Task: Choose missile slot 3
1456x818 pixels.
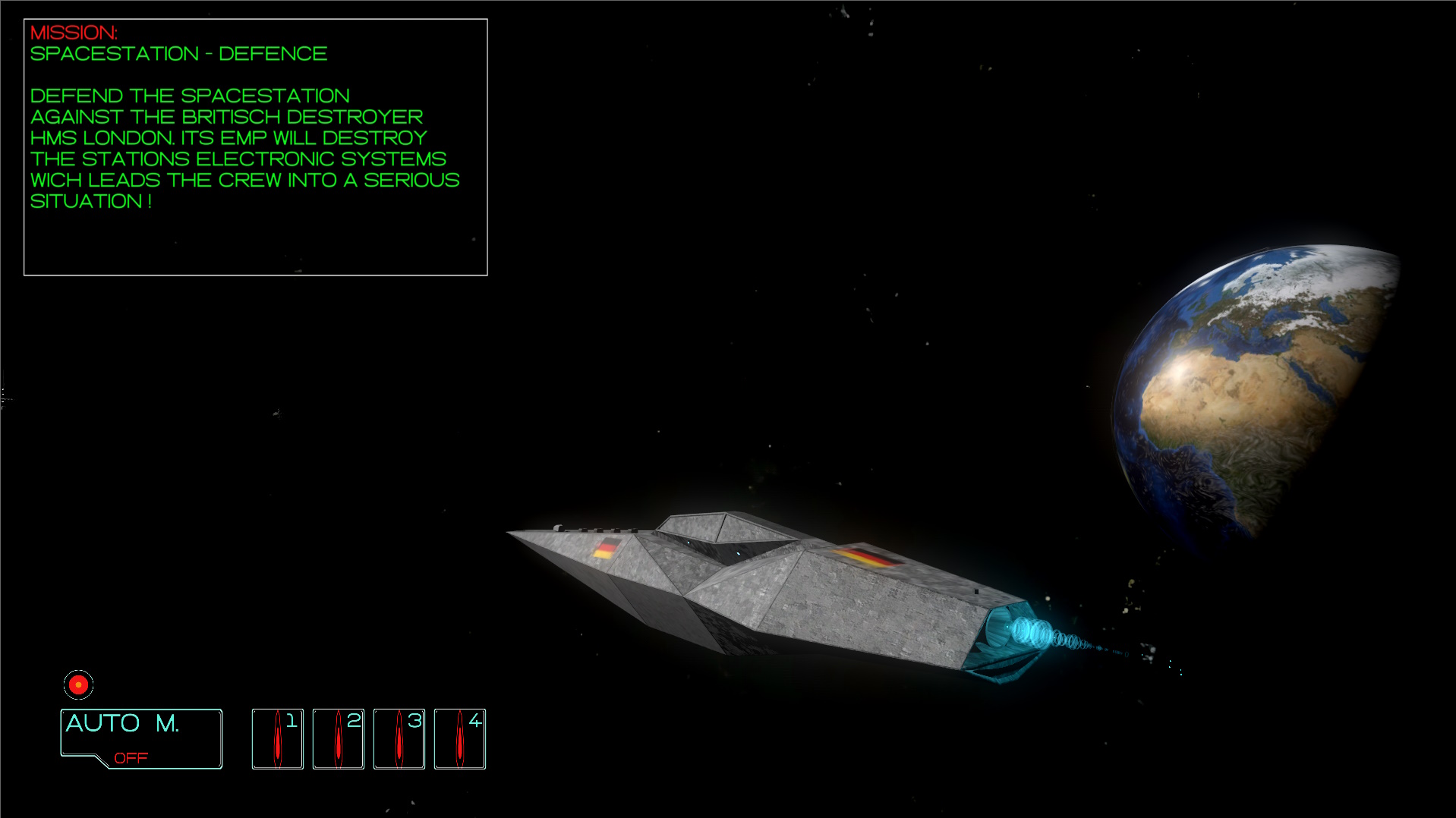Action: 399,738
